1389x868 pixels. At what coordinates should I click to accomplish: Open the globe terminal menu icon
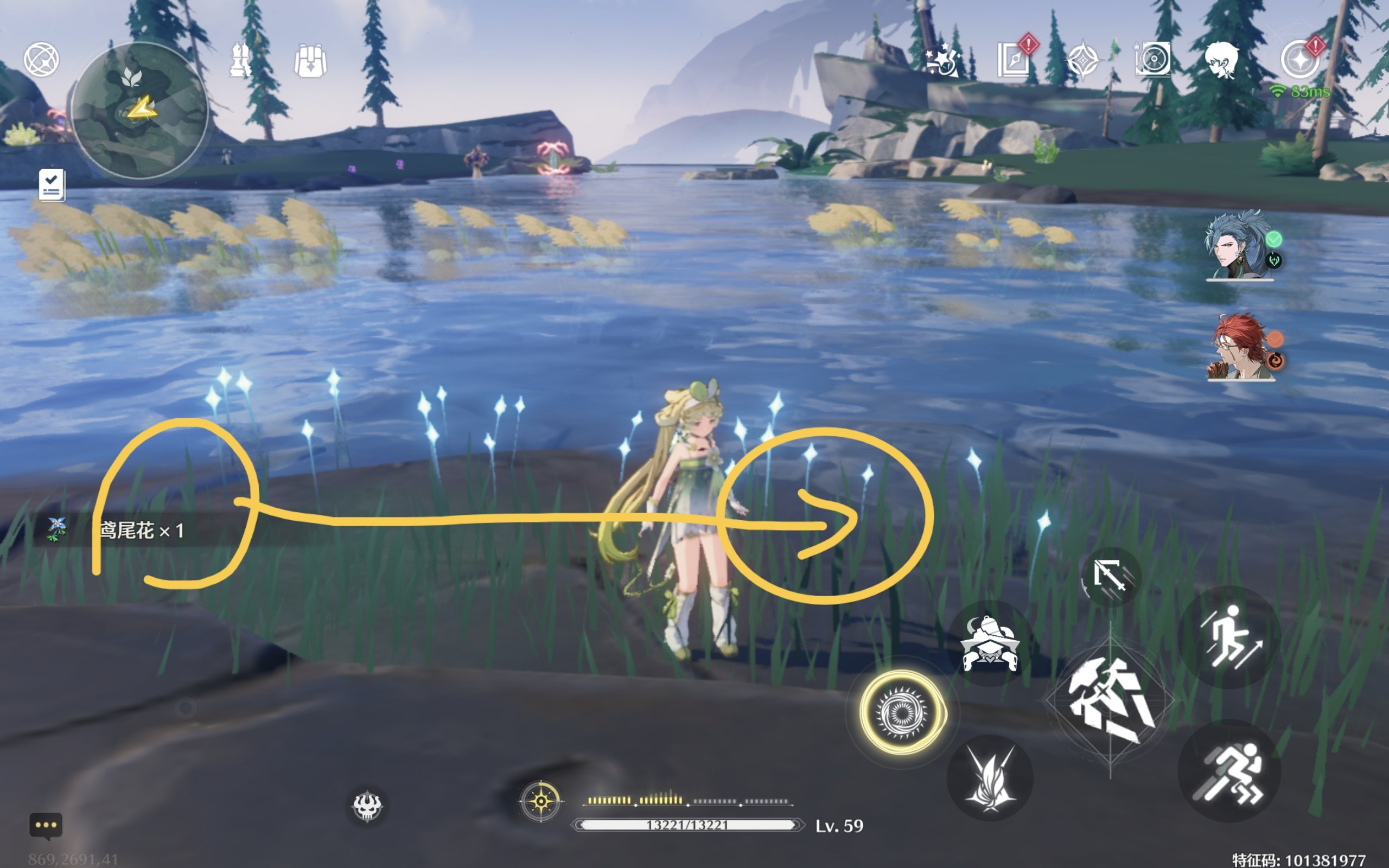[41, 60]
